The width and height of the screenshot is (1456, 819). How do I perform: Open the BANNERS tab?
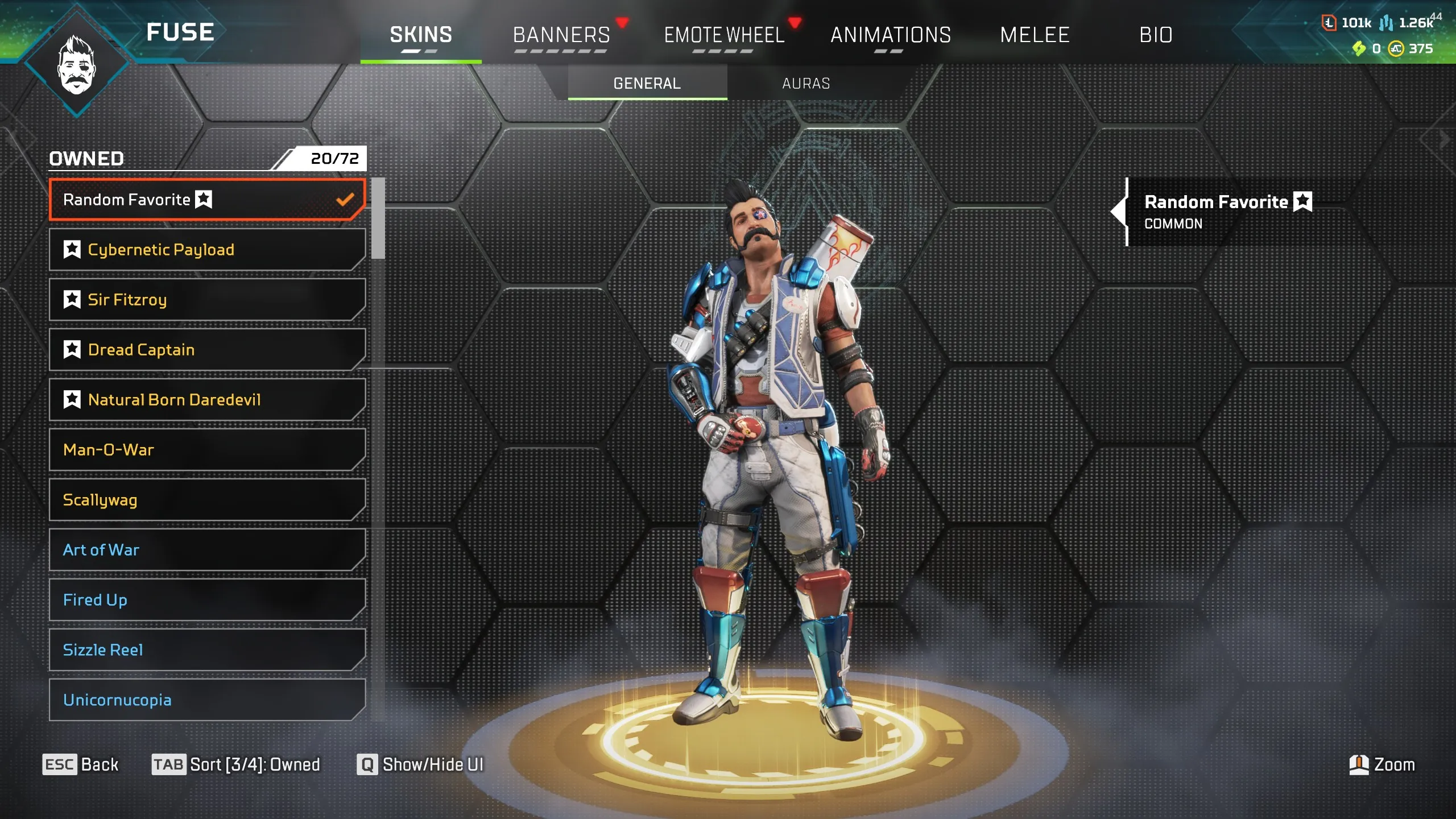(x=561, y=34)
